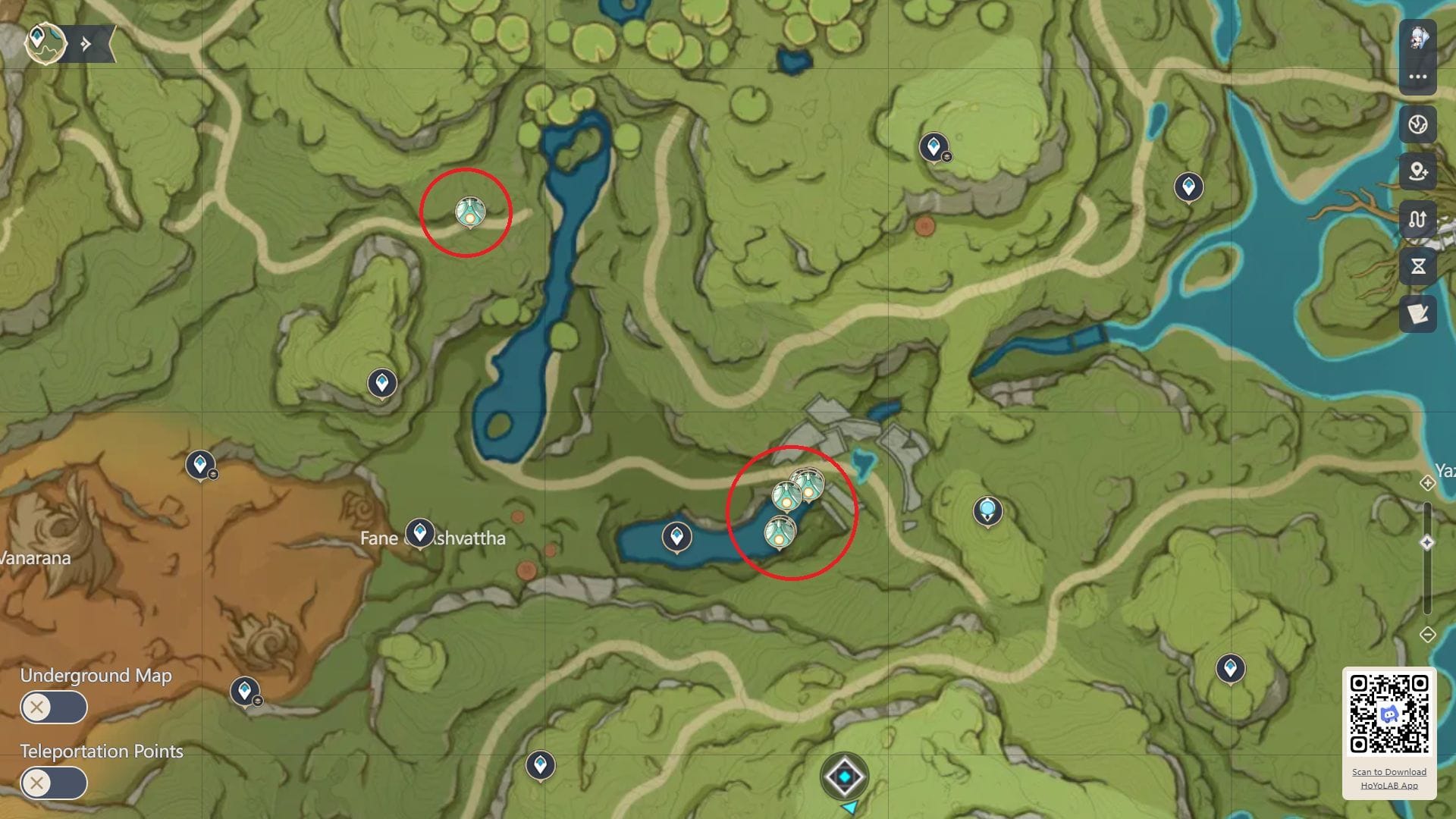This screenshot has width=1456, height=819.
Task: Click the blue waypoint marker near the top right
Action: click(1188, 185)
